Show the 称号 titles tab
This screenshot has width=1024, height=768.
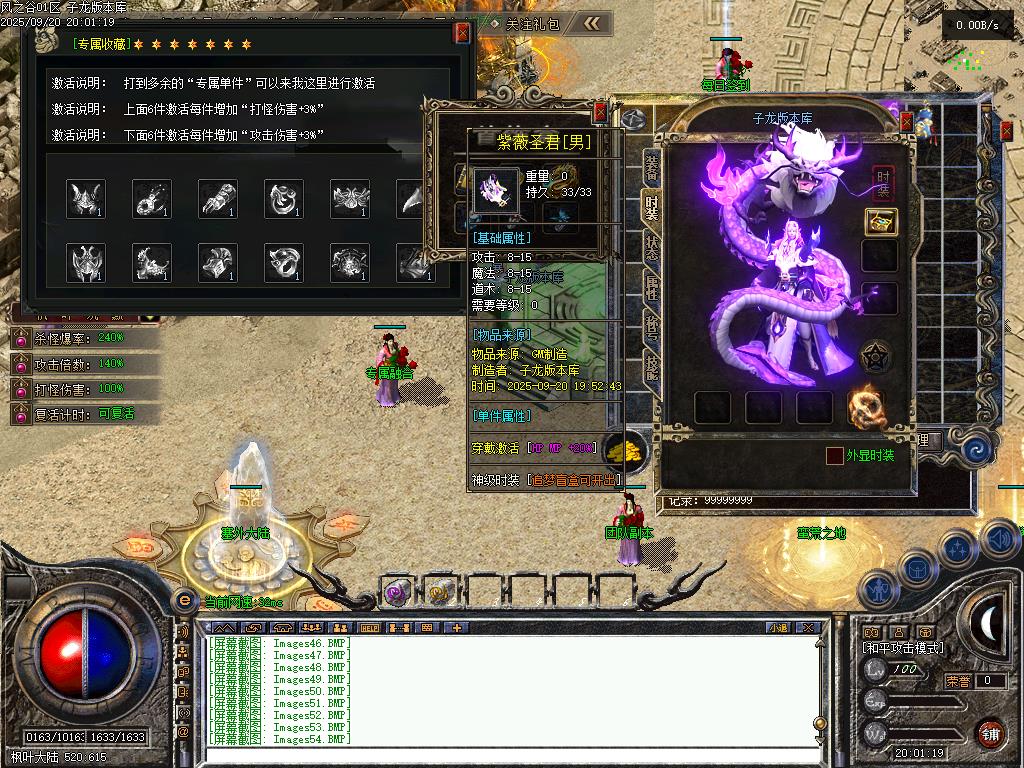coord(651,329)
